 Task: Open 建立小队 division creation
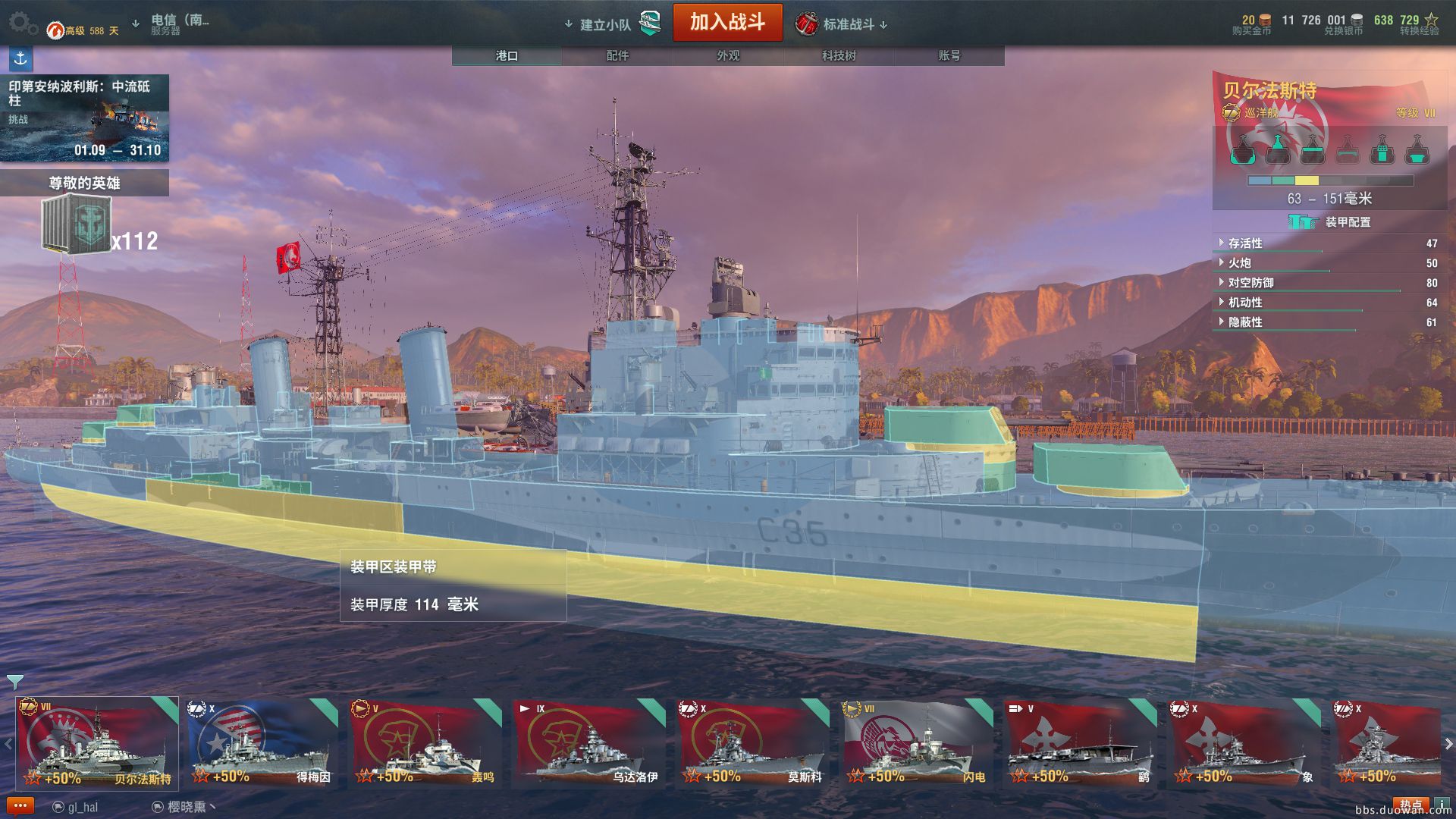tap(606, 25)
